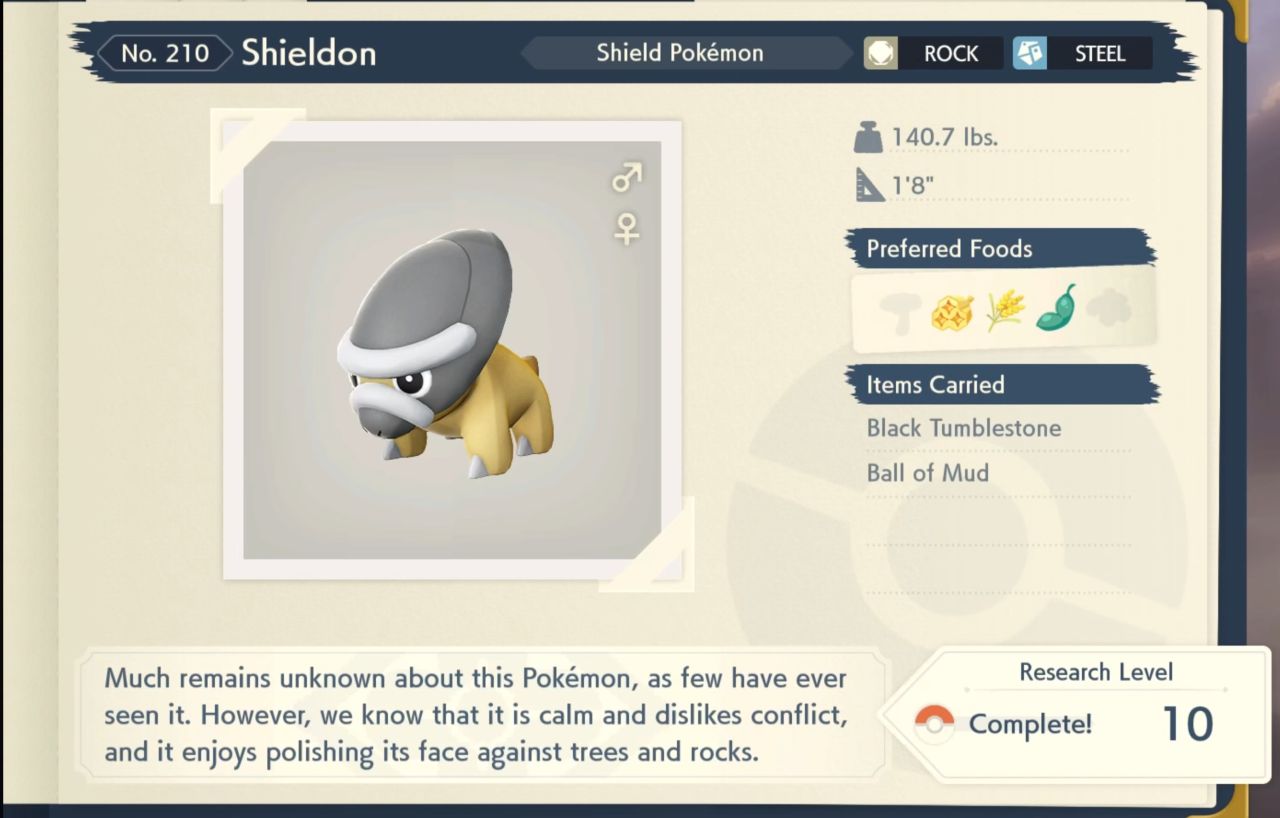Select the honeycomb preferred food icon

[952, 311]
